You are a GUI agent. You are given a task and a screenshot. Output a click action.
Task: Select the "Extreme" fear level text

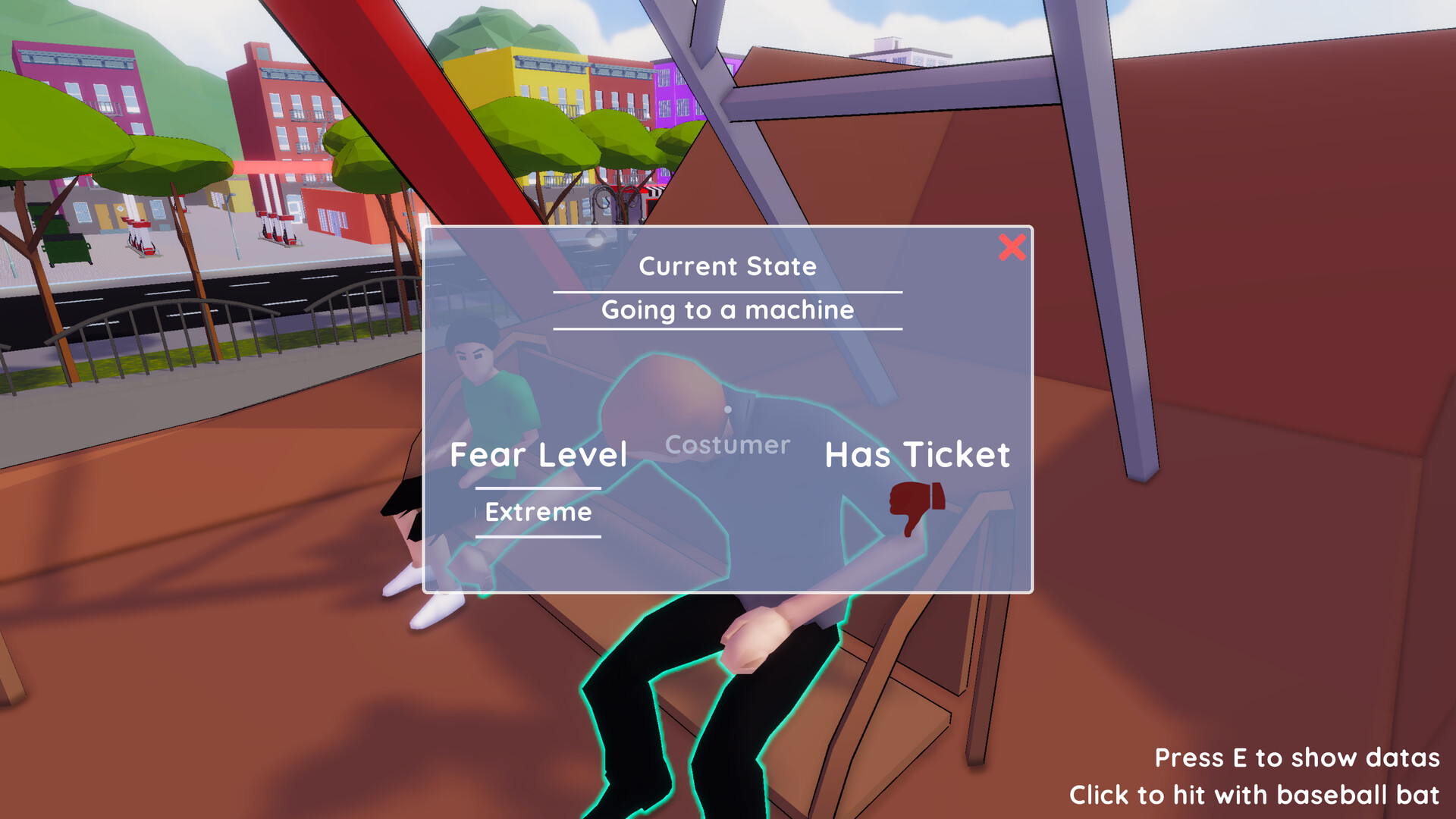[538, 513]
